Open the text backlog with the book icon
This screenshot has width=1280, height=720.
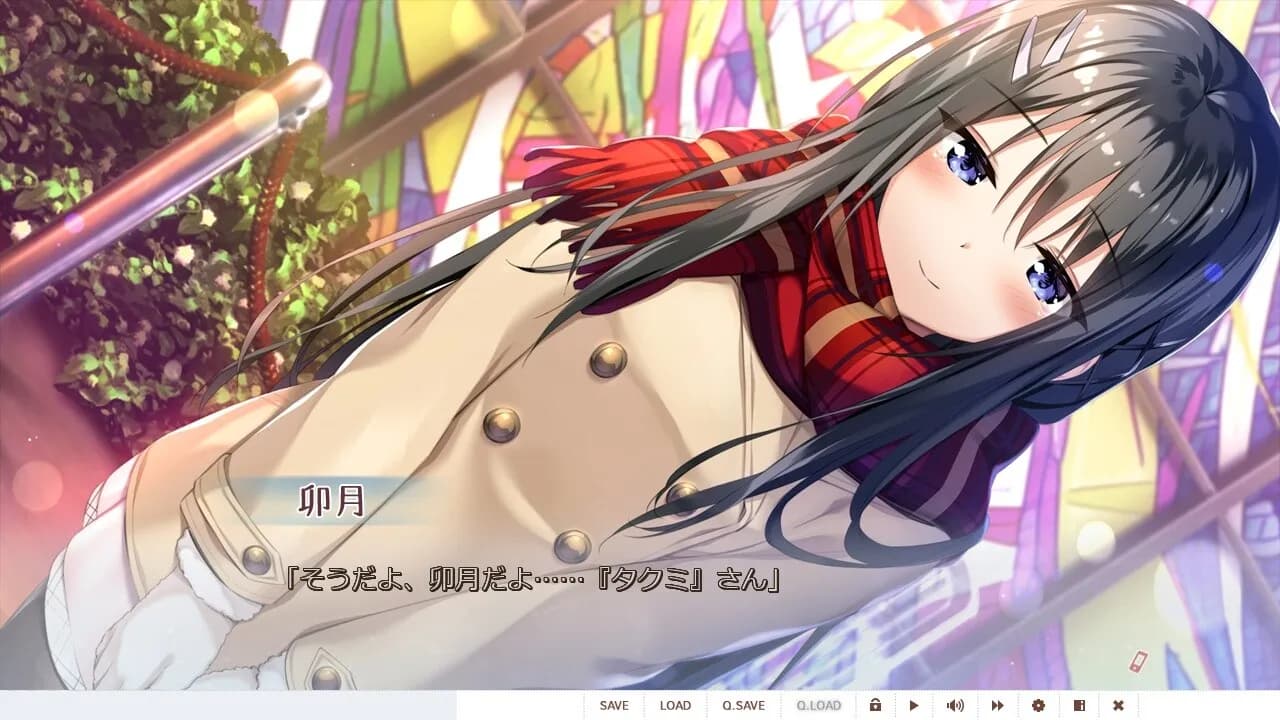click(1081, 705)
